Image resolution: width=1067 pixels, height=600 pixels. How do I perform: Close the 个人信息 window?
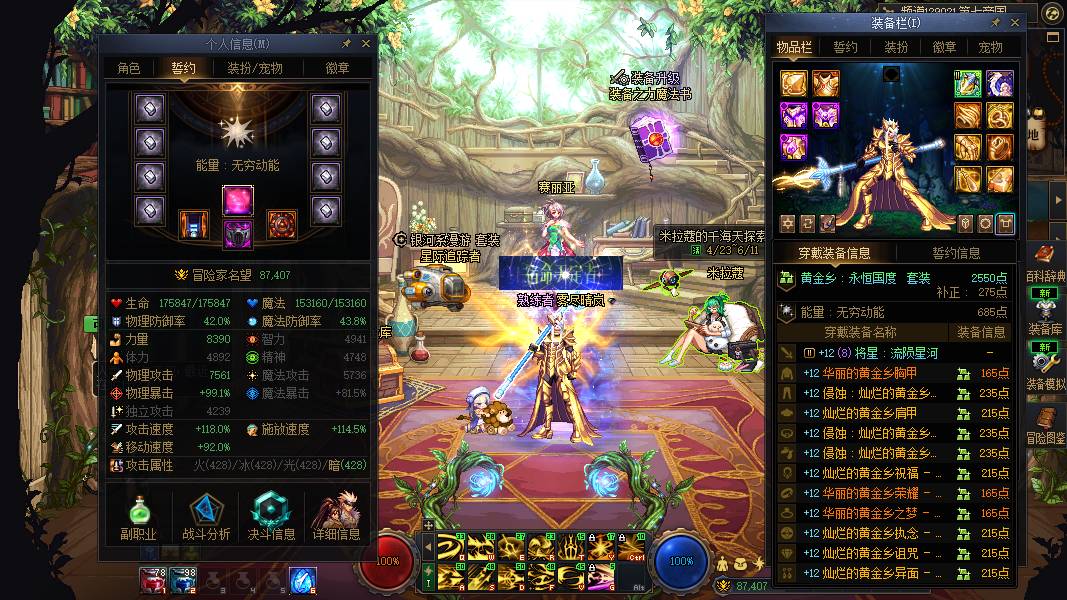point(366,44)
